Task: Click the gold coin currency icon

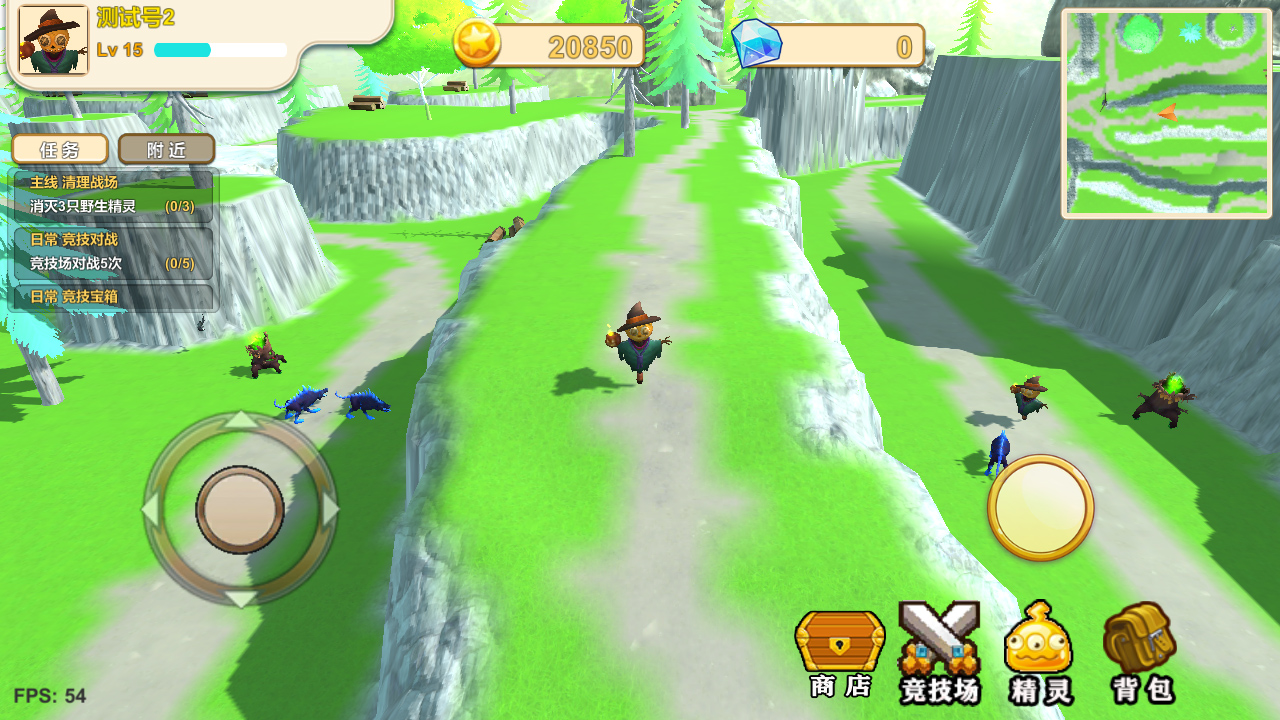Action: point(477,43)
